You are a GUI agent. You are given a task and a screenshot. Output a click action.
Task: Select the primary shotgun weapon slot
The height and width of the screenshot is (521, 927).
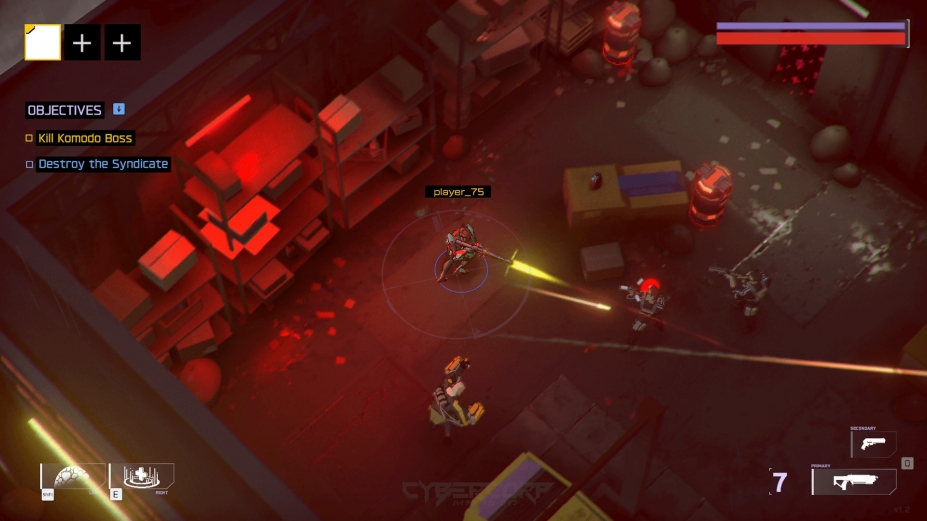tap(853, 482)
